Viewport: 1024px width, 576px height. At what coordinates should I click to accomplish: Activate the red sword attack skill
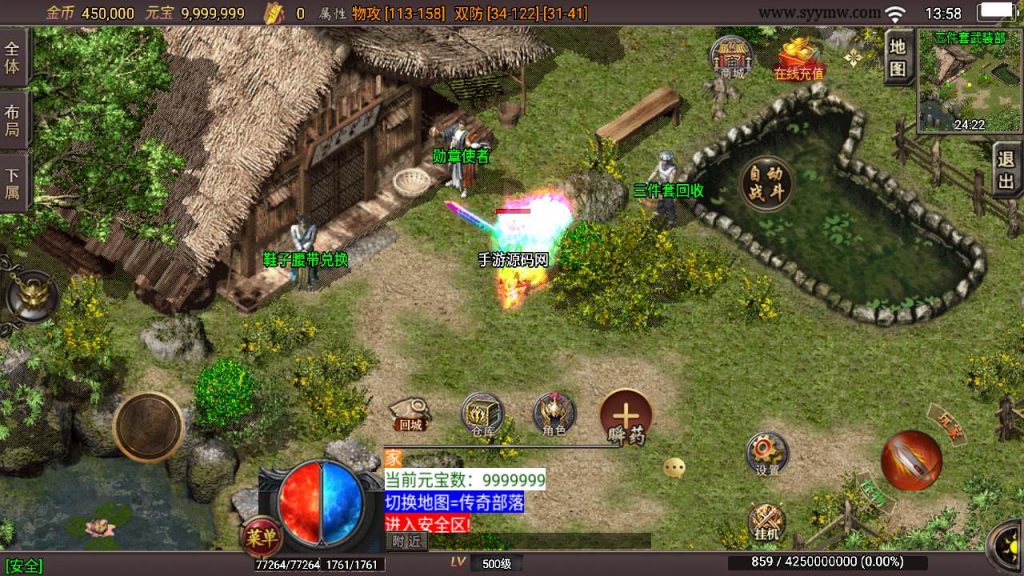coord(911,461)
